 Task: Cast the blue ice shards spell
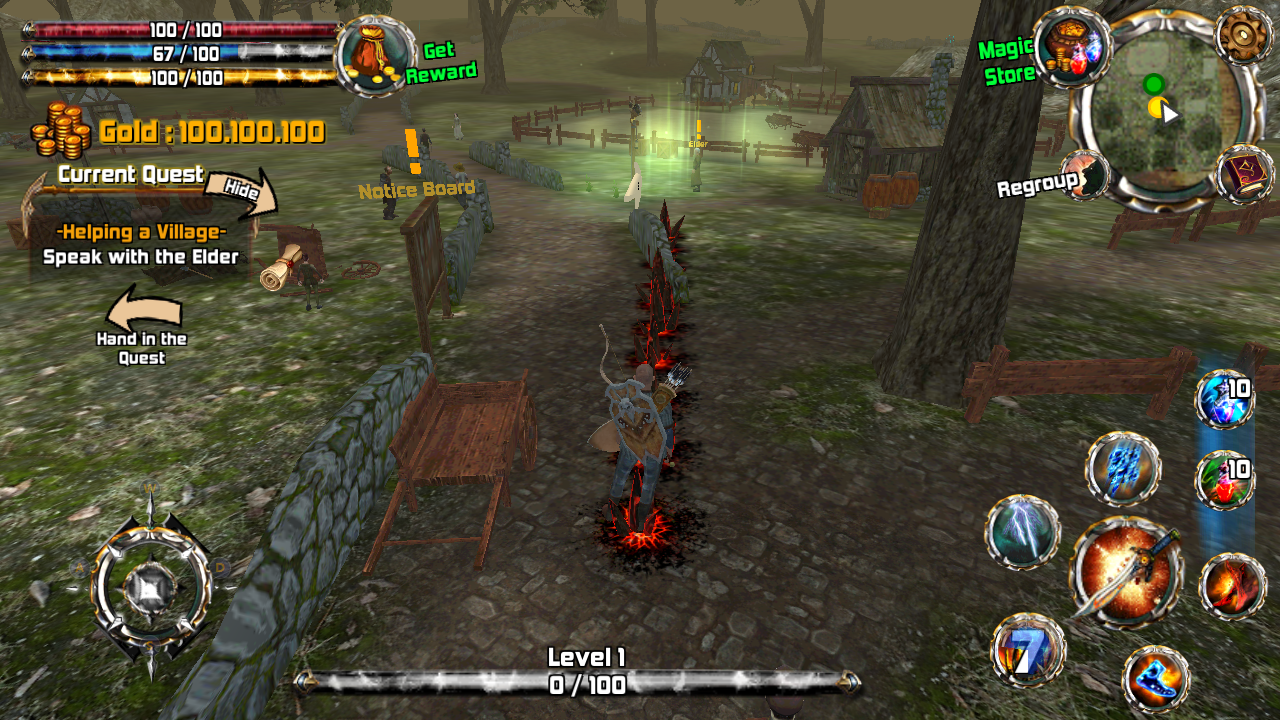pyautogui.click(x=1123, y=468)
